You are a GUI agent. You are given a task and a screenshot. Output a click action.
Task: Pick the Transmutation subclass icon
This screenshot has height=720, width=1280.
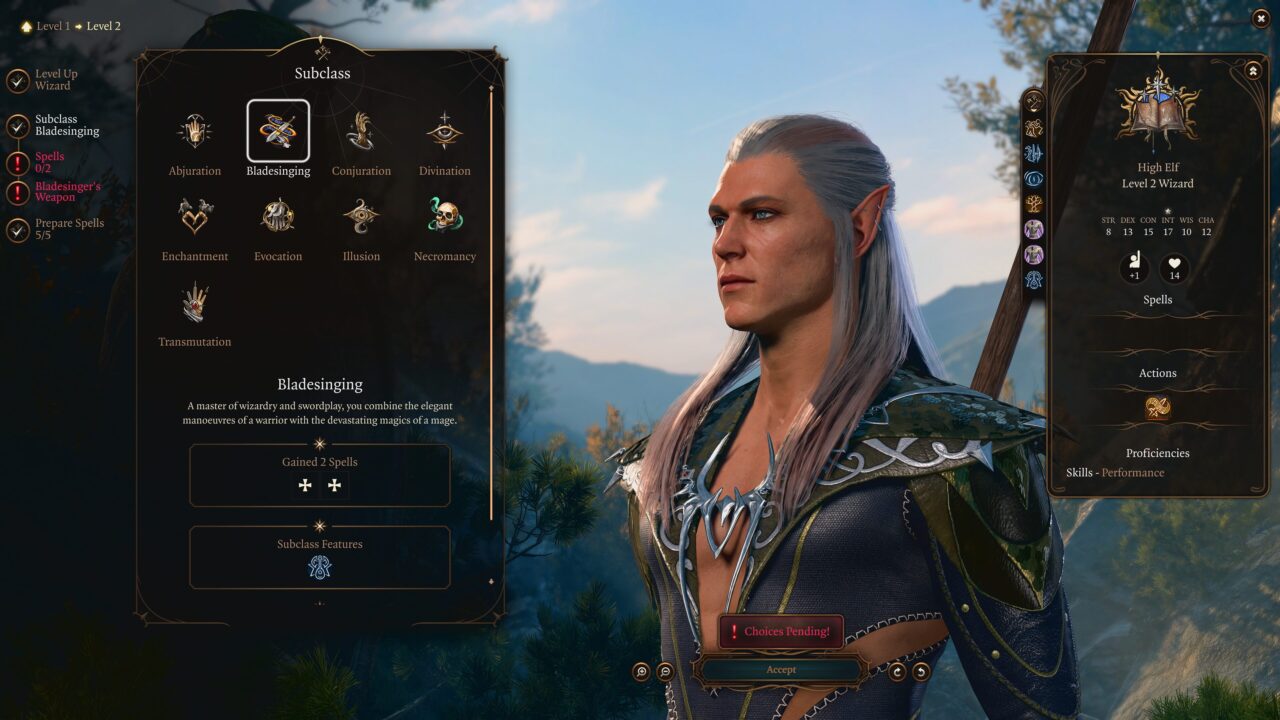[x=195, y=301]
